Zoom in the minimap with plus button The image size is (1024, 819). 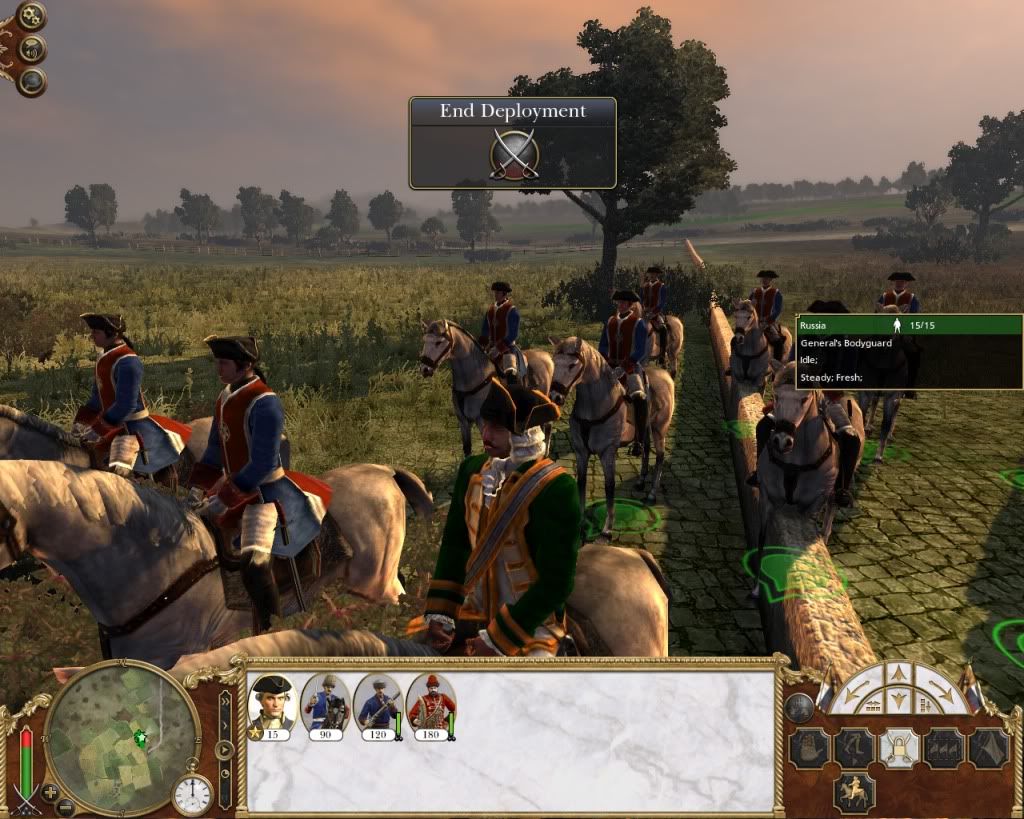click(x=50, y=791)
